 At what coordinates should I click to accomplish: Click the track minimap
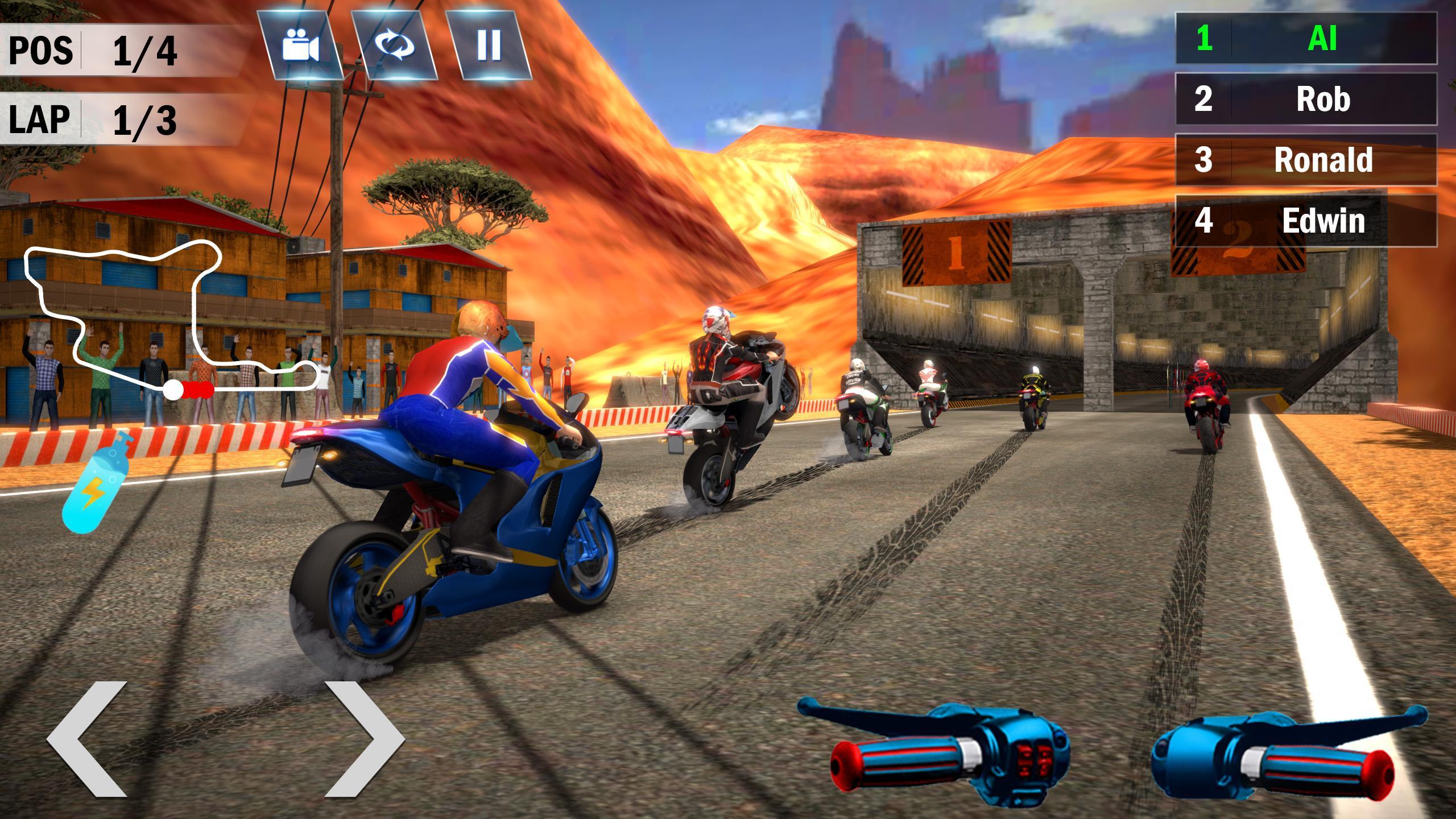171,318
